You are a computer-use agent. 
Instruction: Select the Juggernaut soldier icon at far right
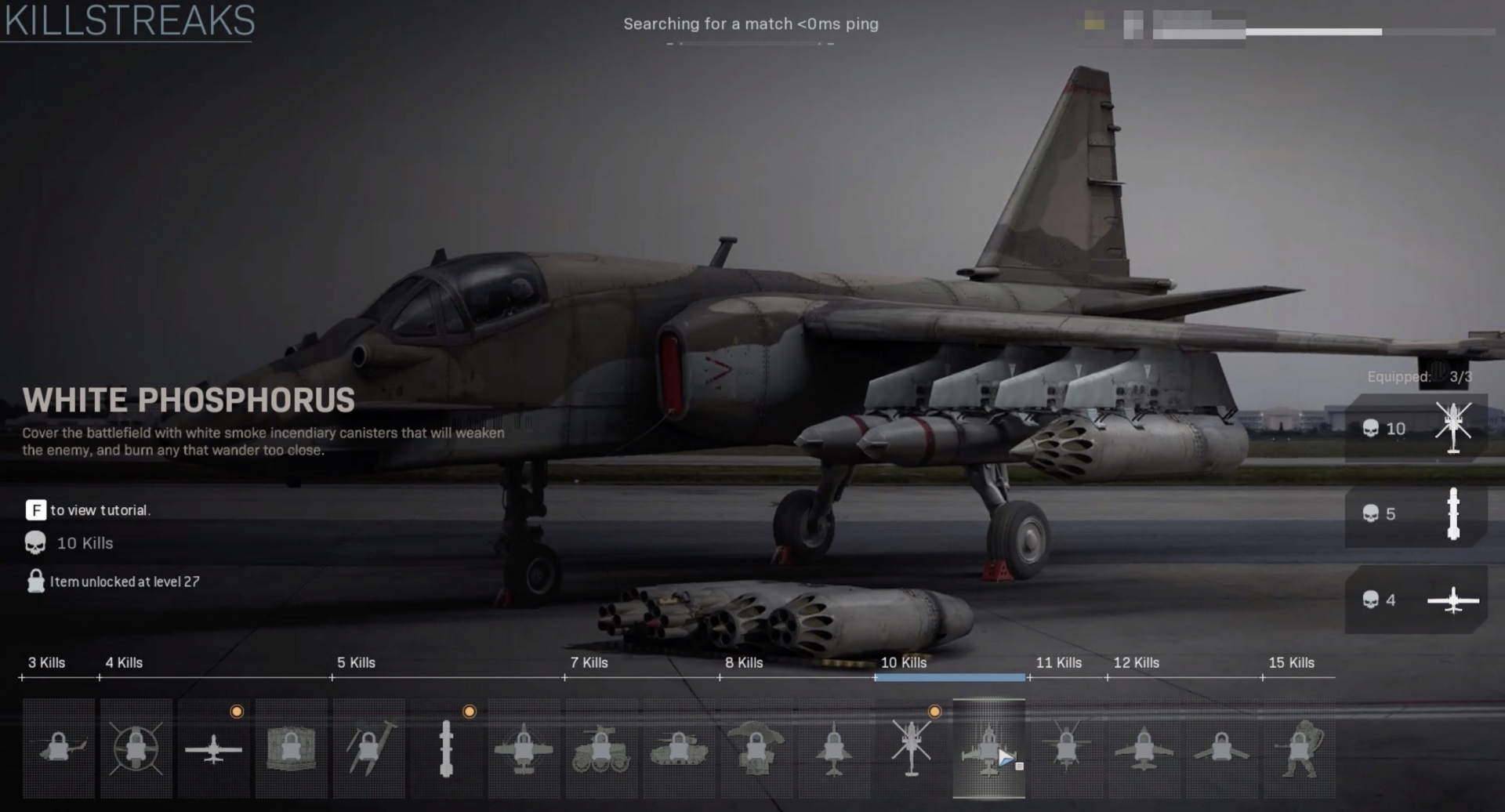click(1300, 749)
